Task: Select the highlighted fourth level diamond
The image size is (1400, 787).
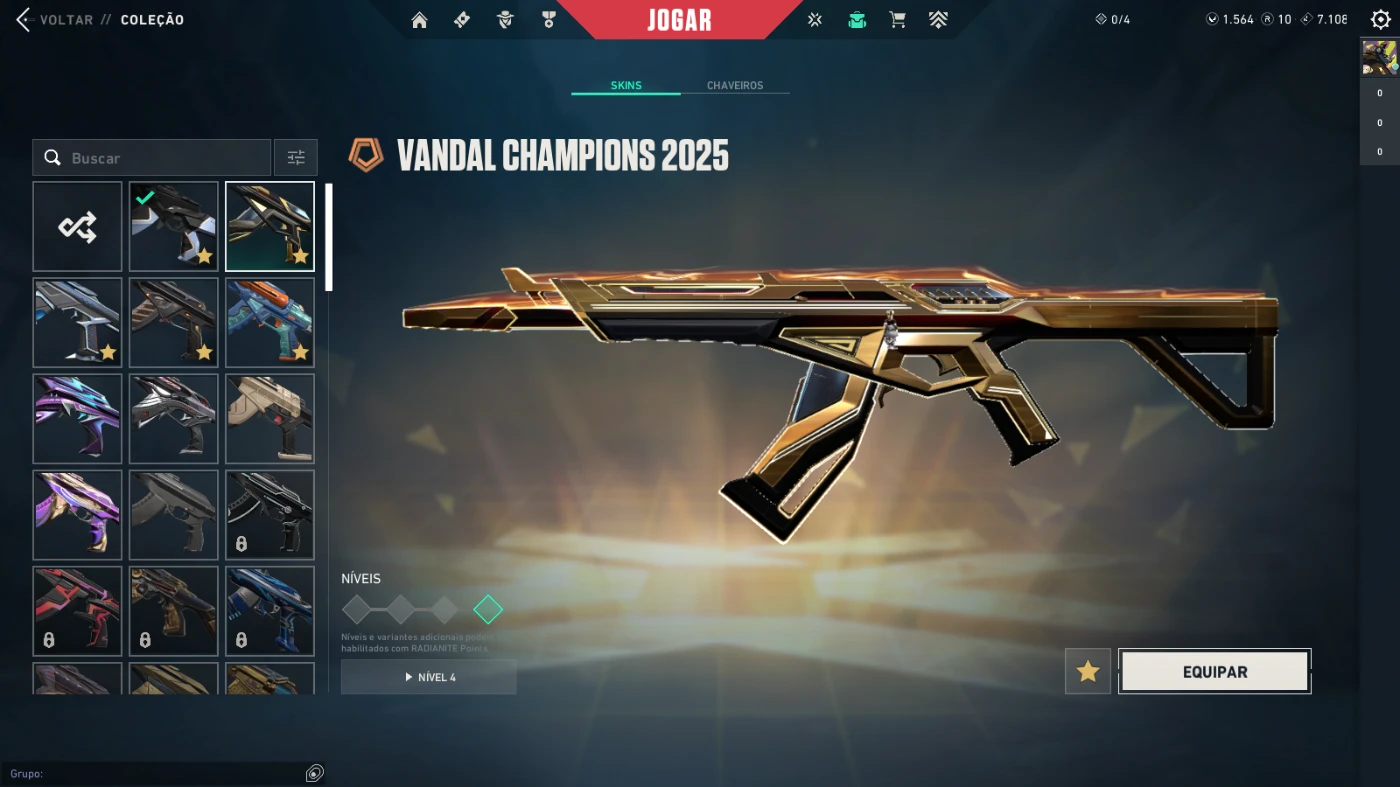Action: tap(488, 609)
